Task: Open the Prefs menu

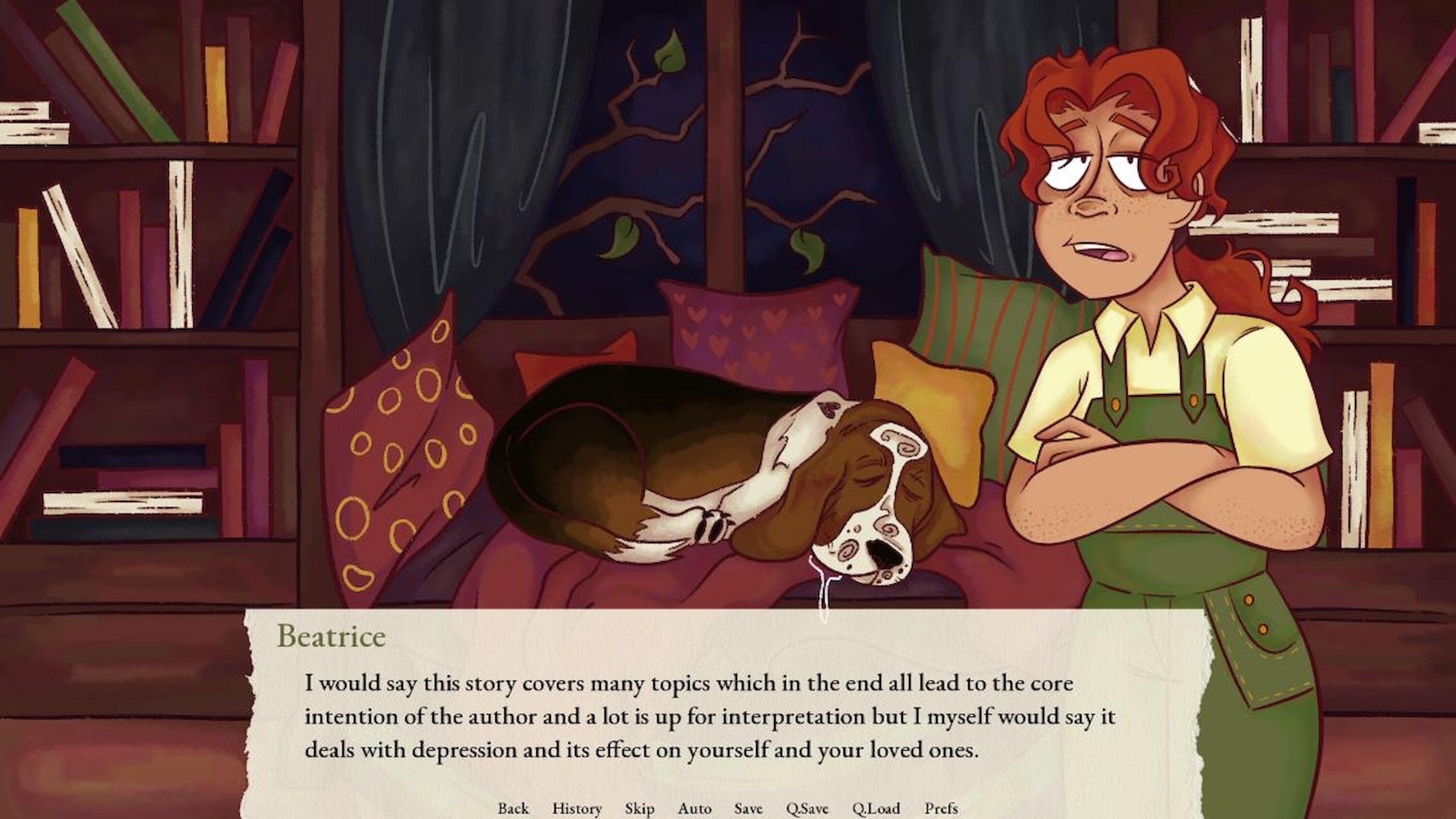Action: click(941, 808)
